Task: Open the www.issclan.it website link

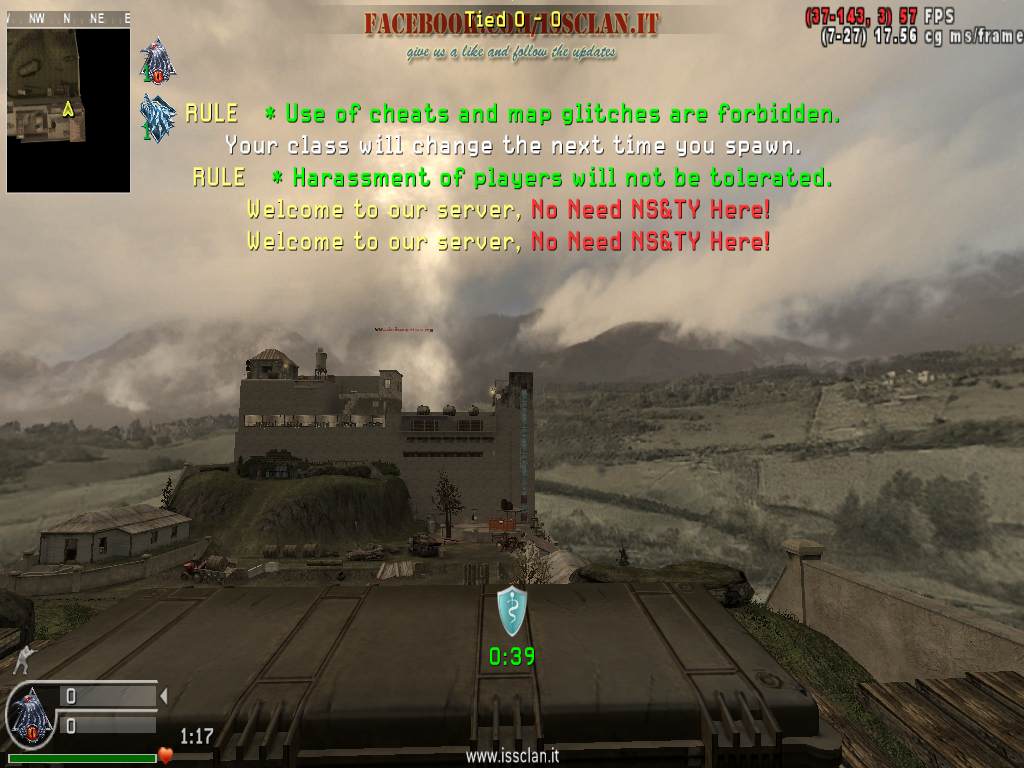Action: 511,757
